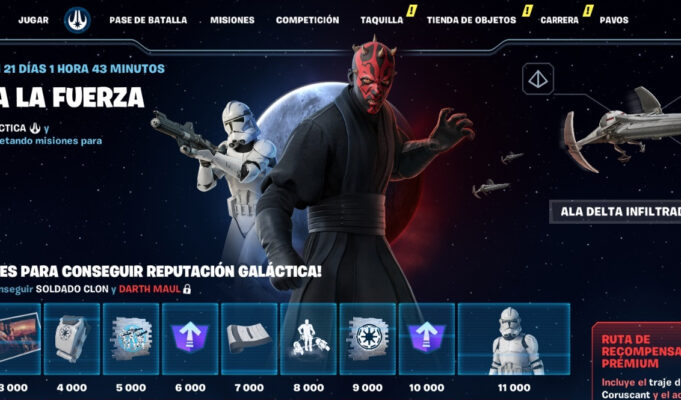Go to the Competición tab
Image resolution: width=681 pixels, height=400 pixels.
tap(307, 20)
